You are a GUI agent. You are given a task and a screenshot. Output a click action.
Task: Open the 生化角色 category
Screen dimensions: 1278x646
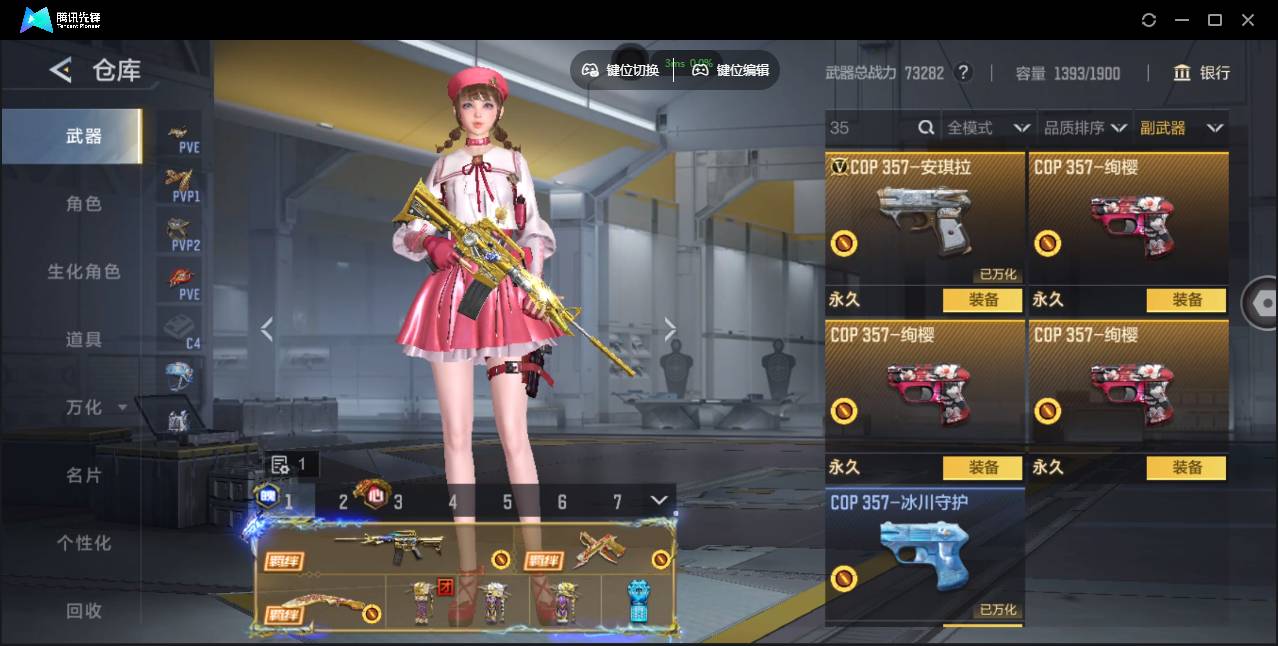(x=84, y=272)
